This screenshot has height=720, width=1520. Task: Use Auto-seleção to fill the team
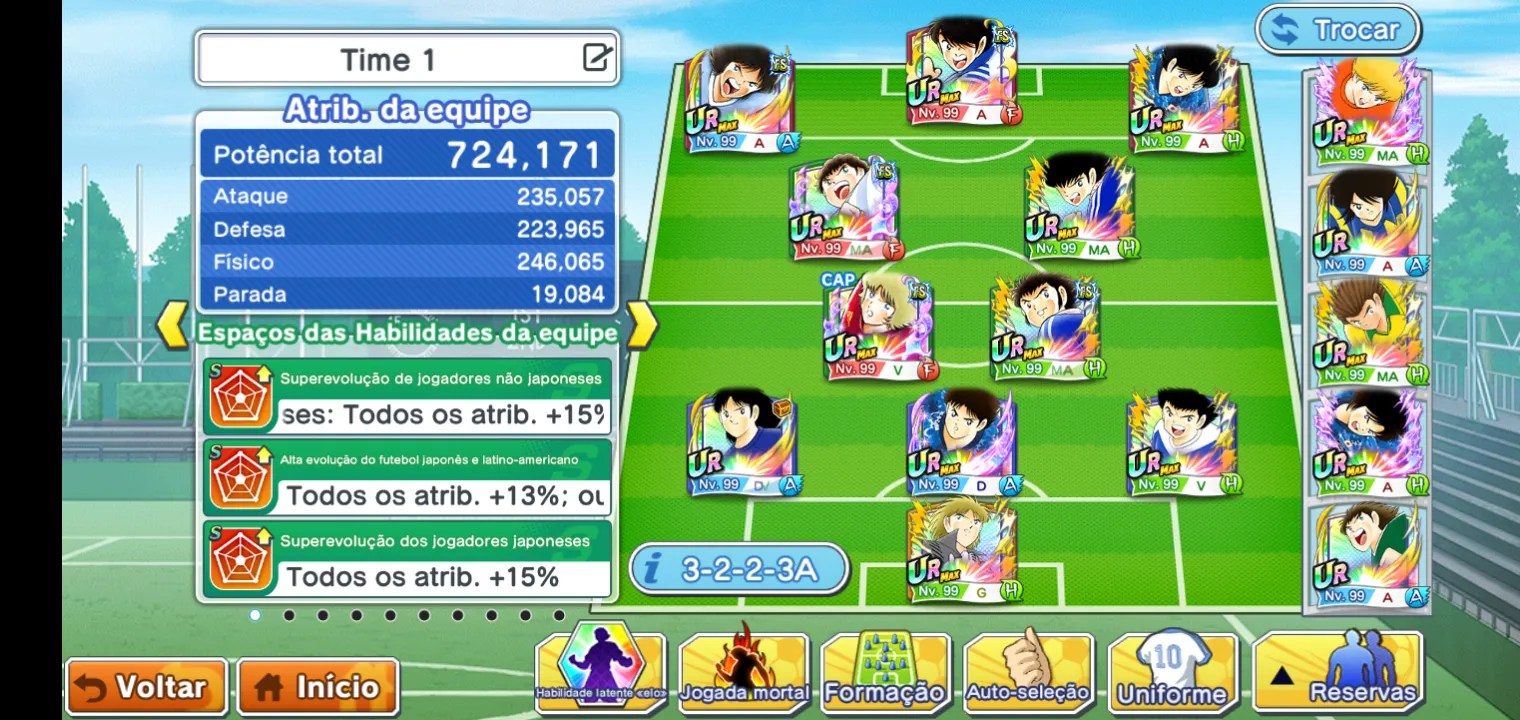pos(1028,672)
